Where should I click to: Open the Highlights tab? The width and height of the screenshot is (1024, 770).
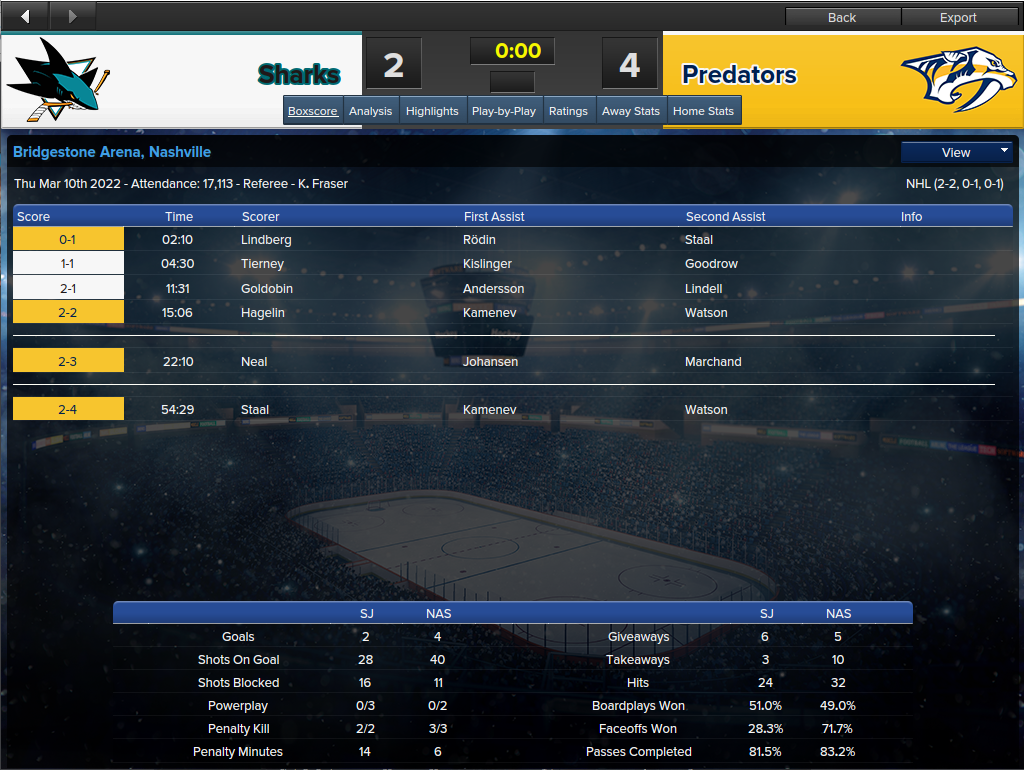(x=432, y=111)
